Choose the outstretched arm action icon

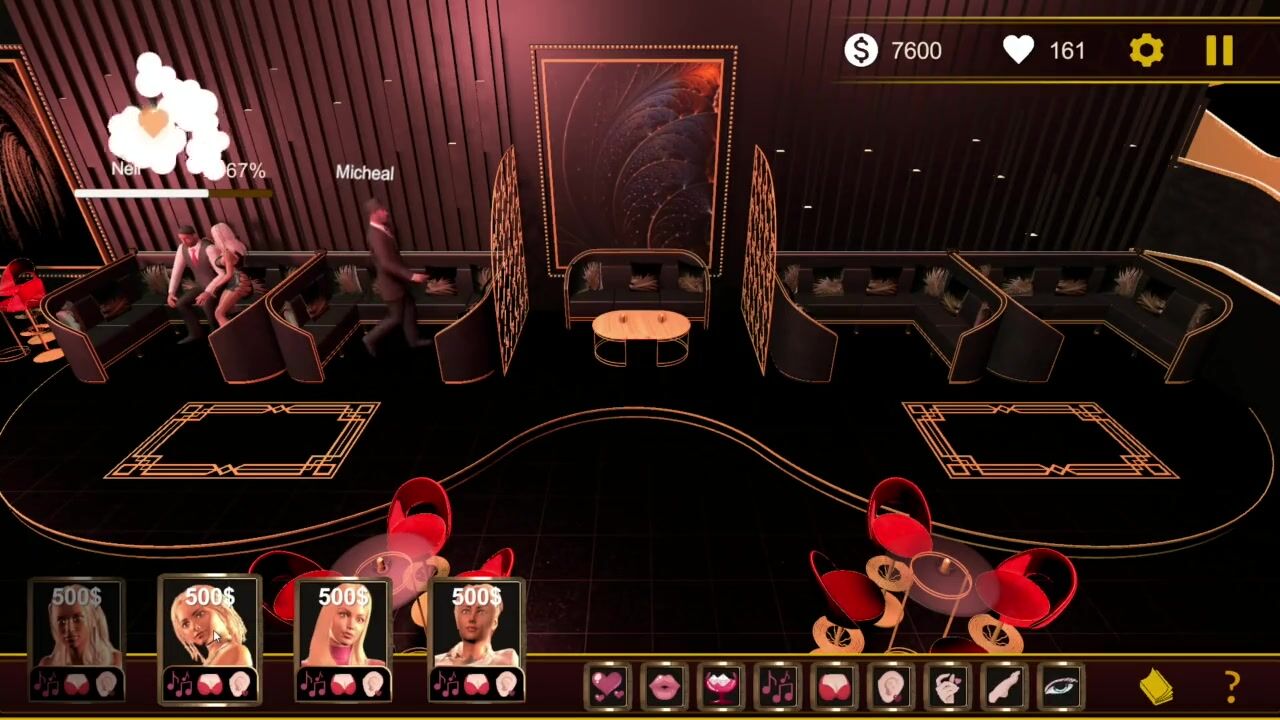(x=1005, y=686)
